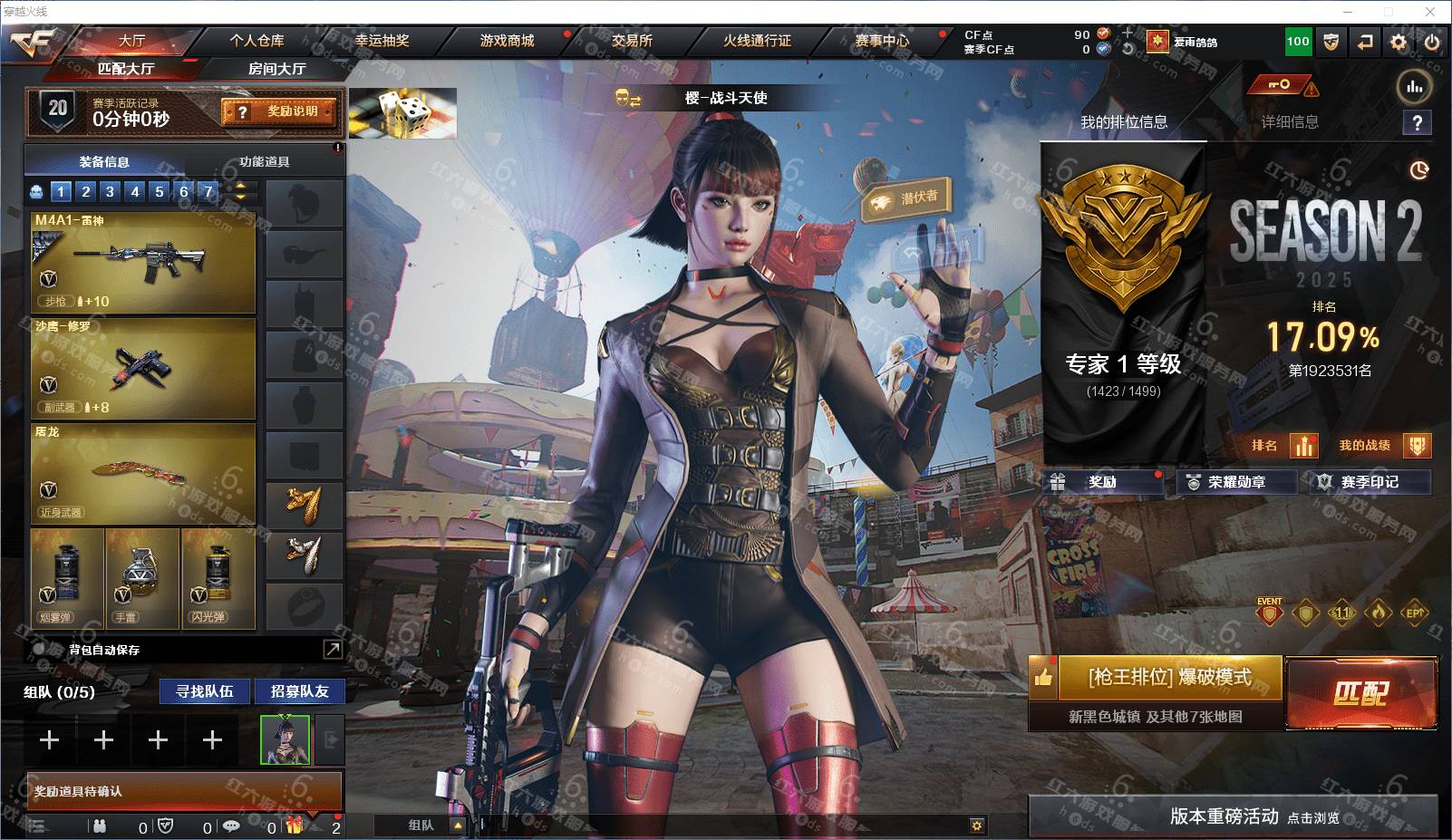This screenshot has width=1452, height=840.
Task: Select backpack slot number 3
Action: pos(110,191)
